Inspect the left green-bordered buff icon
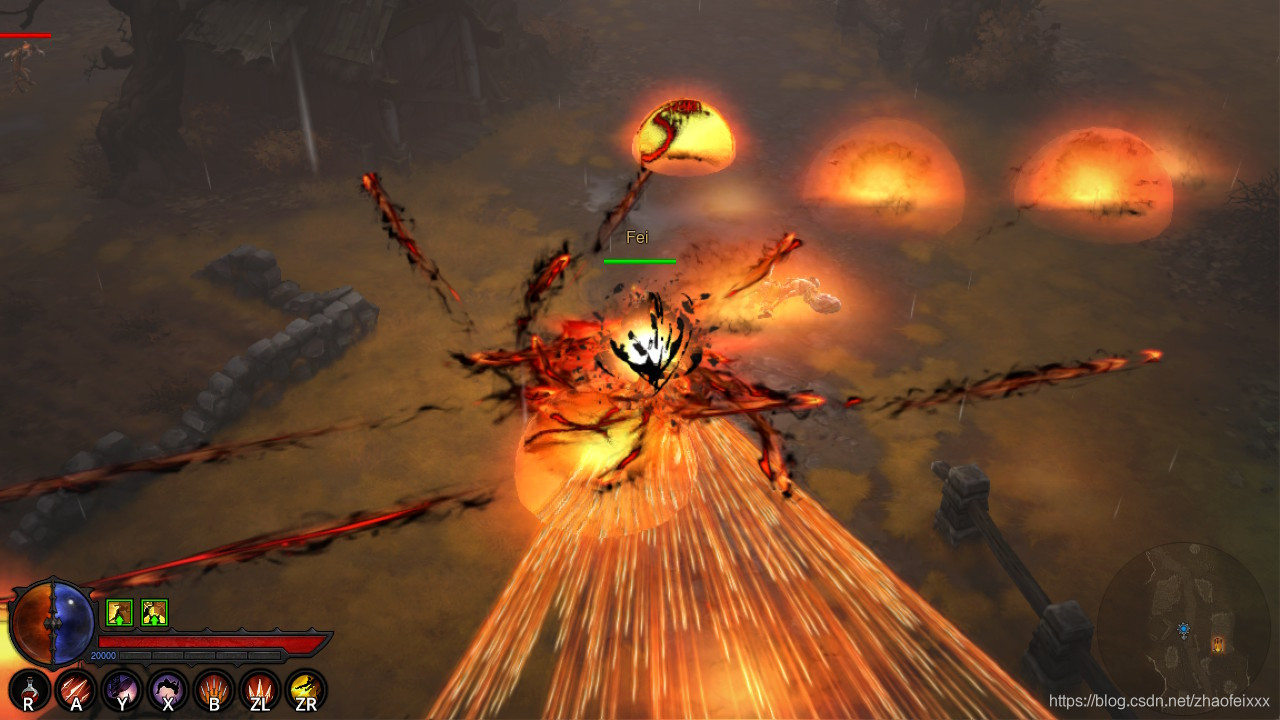Screen dimensions: 1280x720 click(x=120, y=612)
